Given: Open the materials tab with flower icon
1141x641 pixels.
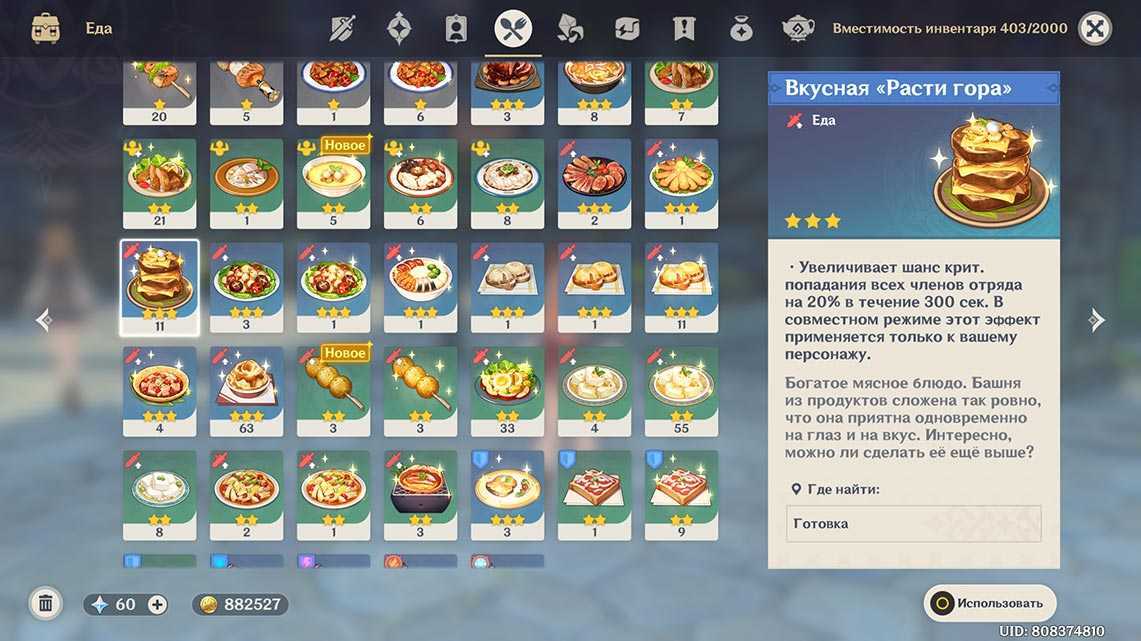Looking at the screenshot, I should 570,29.
